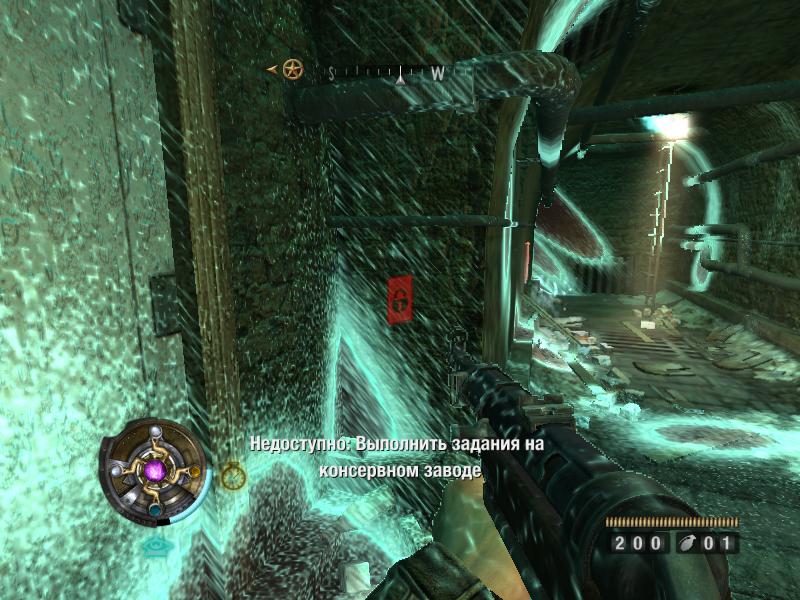Select the grenade icon in the HUD

click(688, 544)
